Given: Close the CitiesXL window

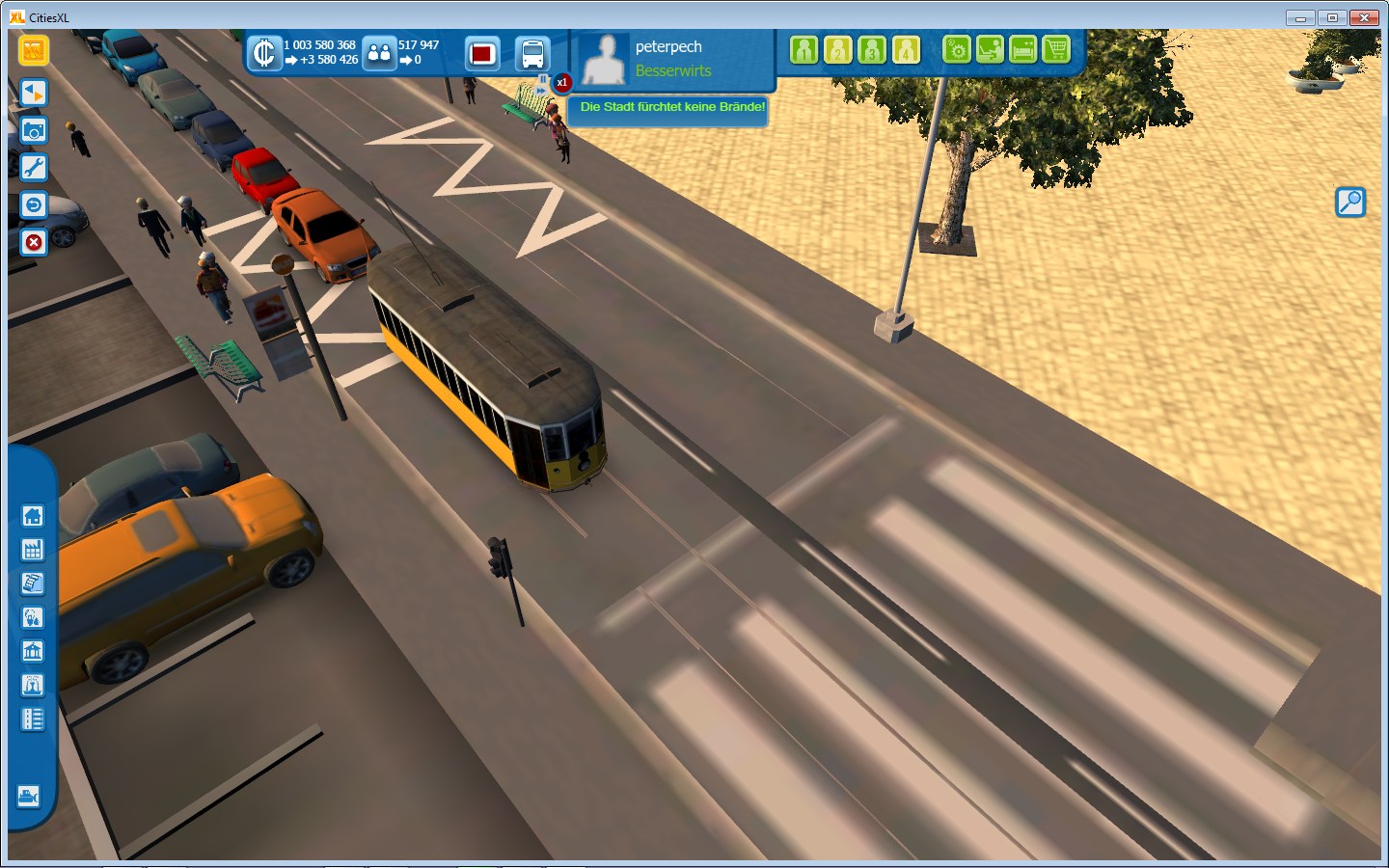Looking at the screenshot, I should (1364, 17).
